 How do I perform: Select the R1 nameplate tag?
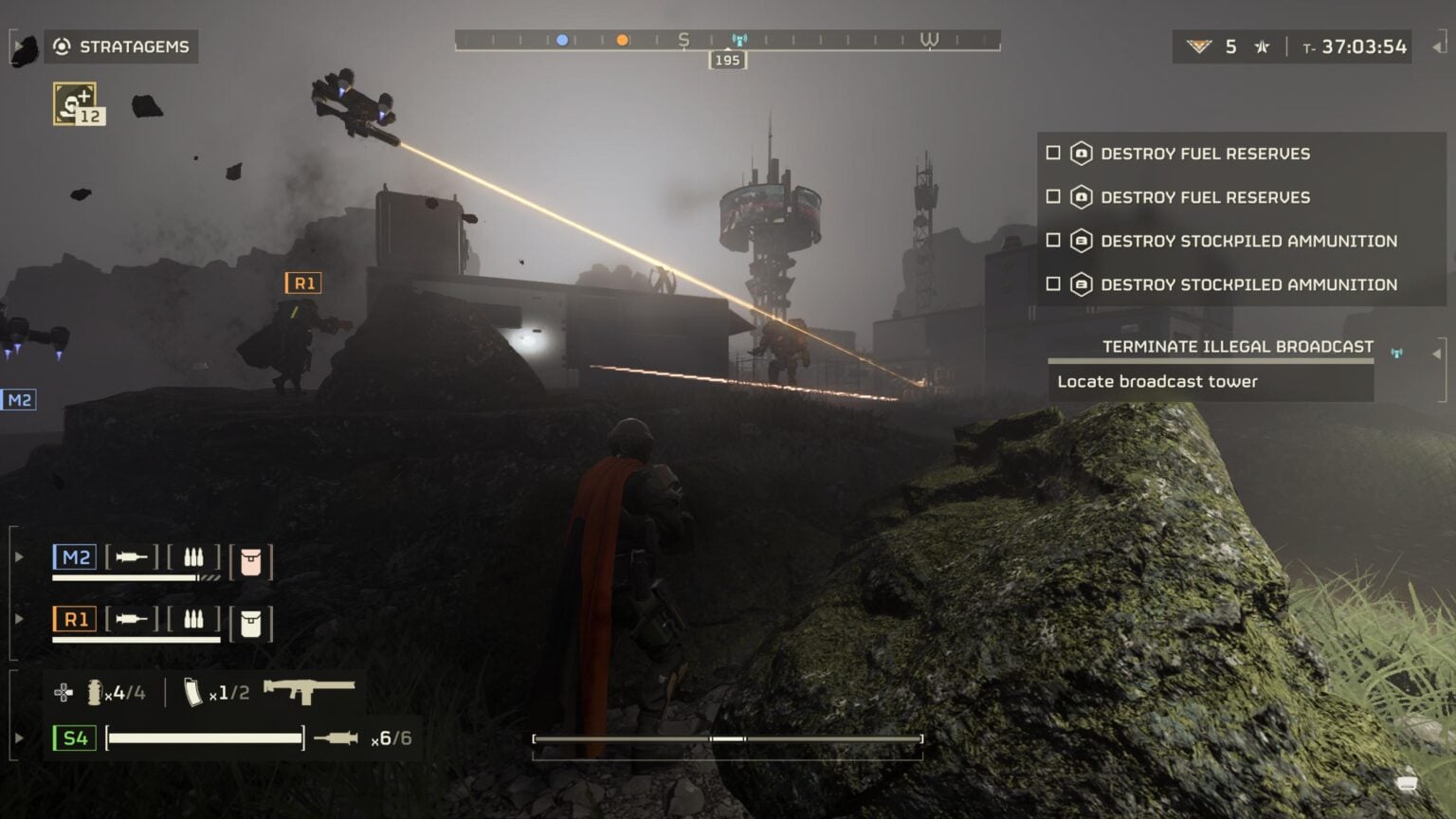[302, 282]
